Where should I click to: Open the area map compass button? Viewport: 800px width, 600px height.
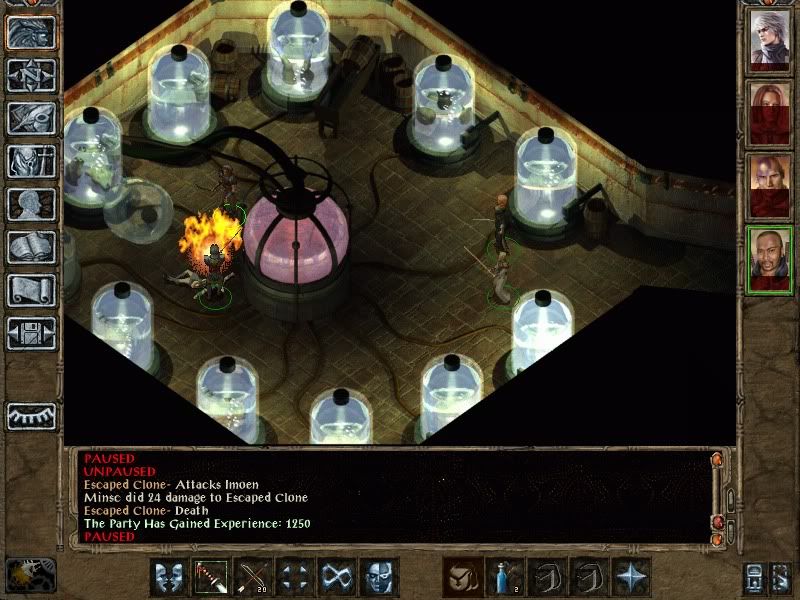31,75
